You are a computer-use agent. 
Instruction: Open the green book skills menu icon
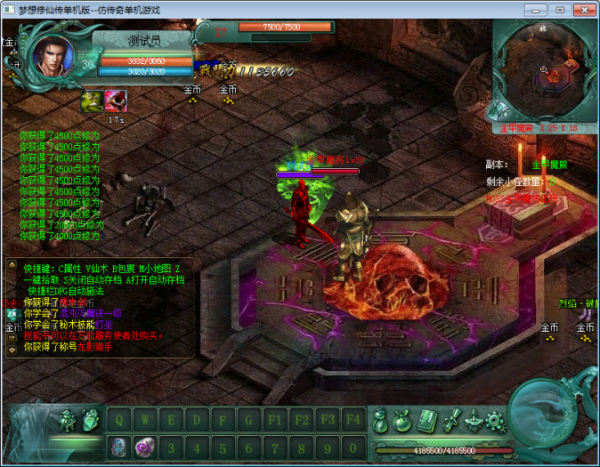pyautogui.click(x=427, y=419)
